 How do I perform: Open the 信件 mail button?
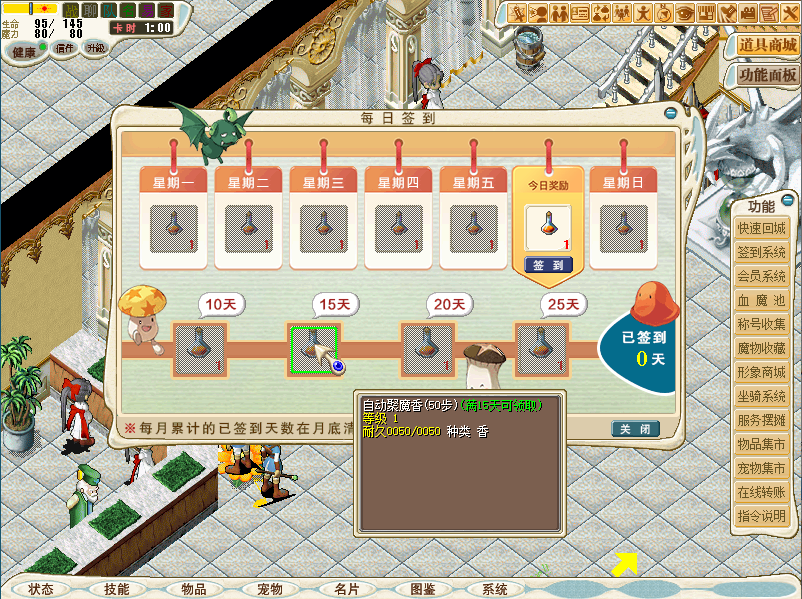pyautogui.click(x=65, y=48)
